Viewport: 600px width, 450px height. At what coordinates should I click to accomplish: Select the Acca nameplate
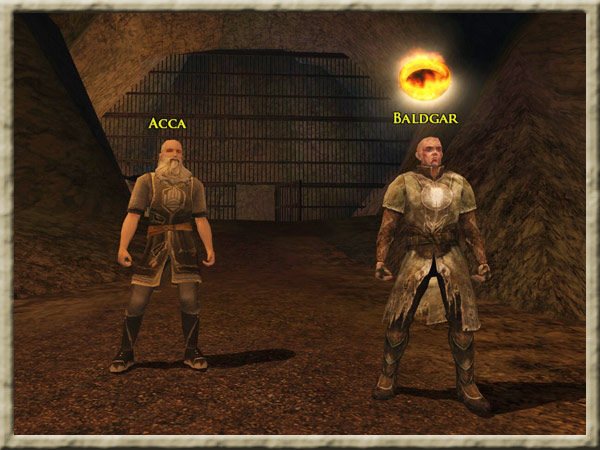pos(167,123)
